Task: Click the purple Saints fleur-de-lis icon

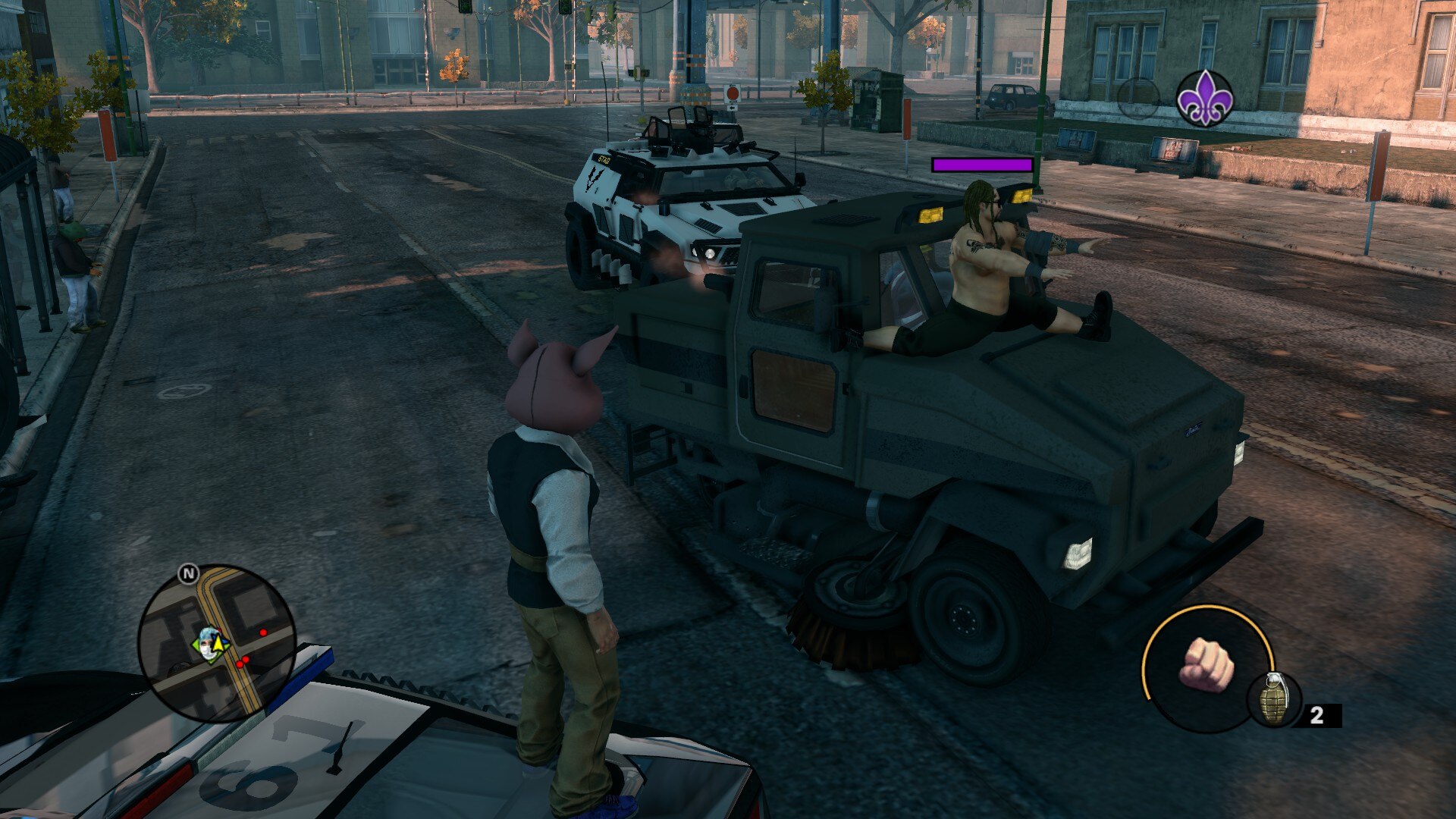Action: point(1204,98)
